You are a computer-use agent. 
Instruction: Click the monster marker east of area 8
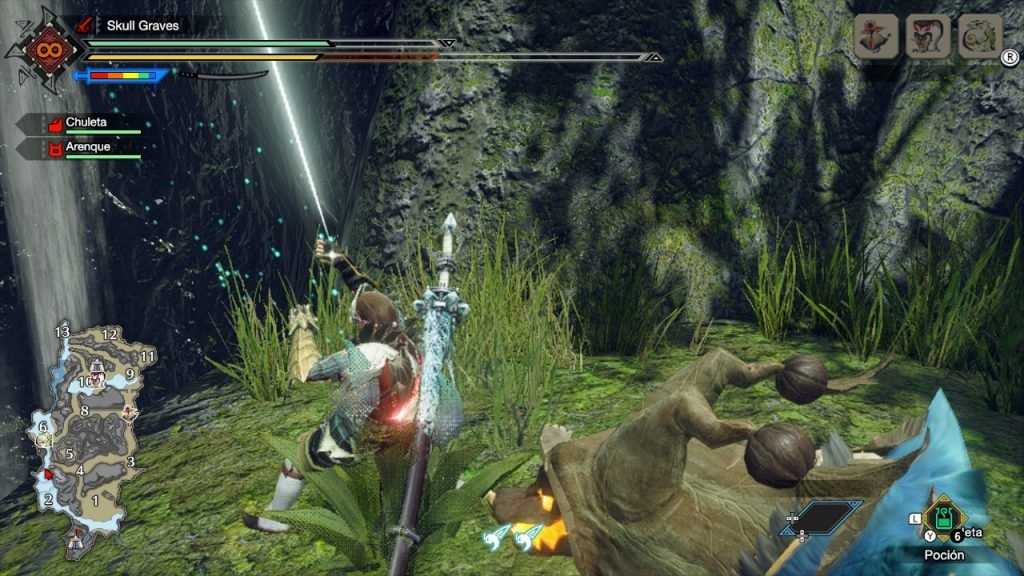(129, 411)
